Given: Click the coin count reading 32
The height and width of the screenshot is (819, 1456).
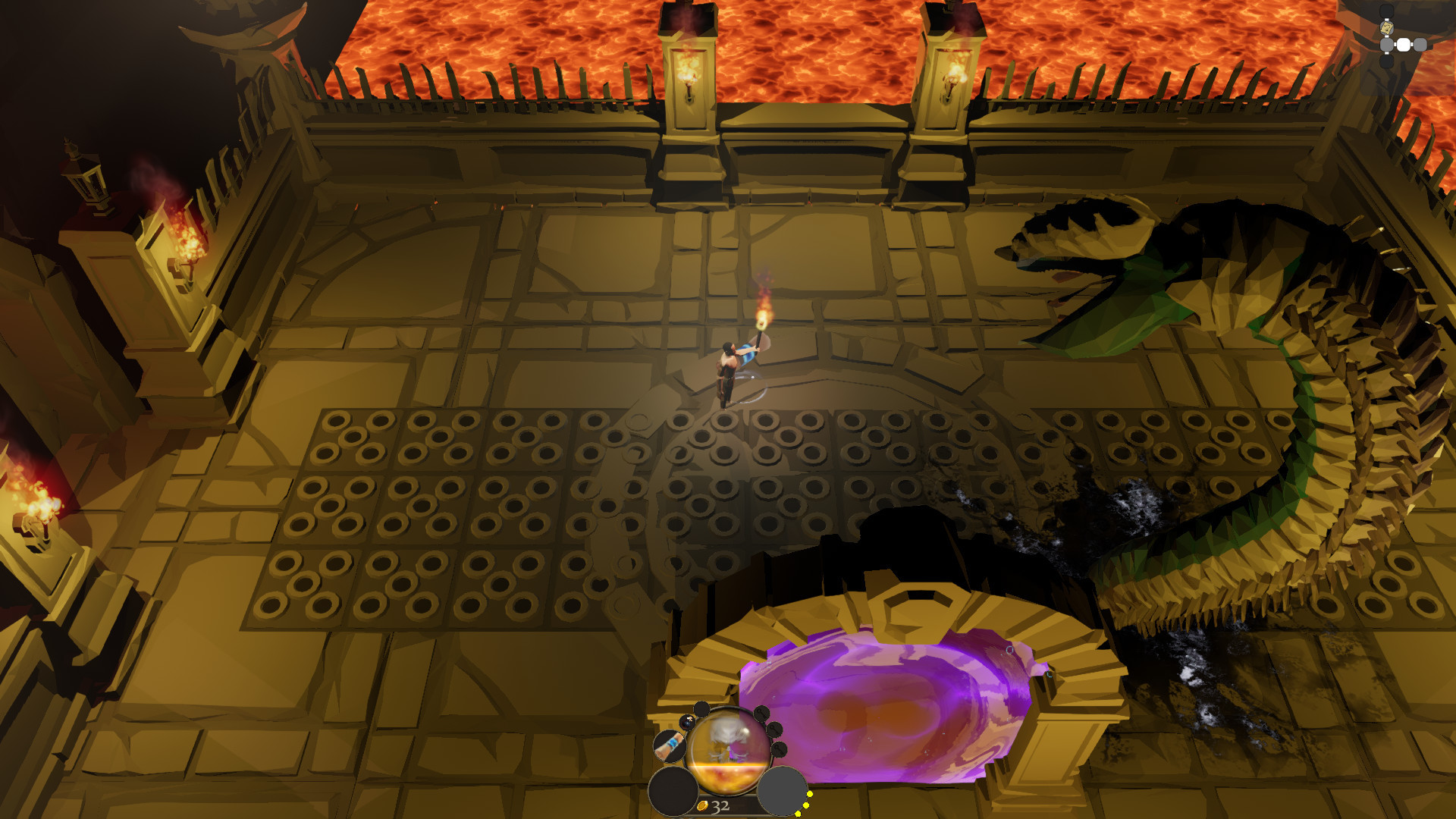Looking at the screenshot, I should coord(720,807).
